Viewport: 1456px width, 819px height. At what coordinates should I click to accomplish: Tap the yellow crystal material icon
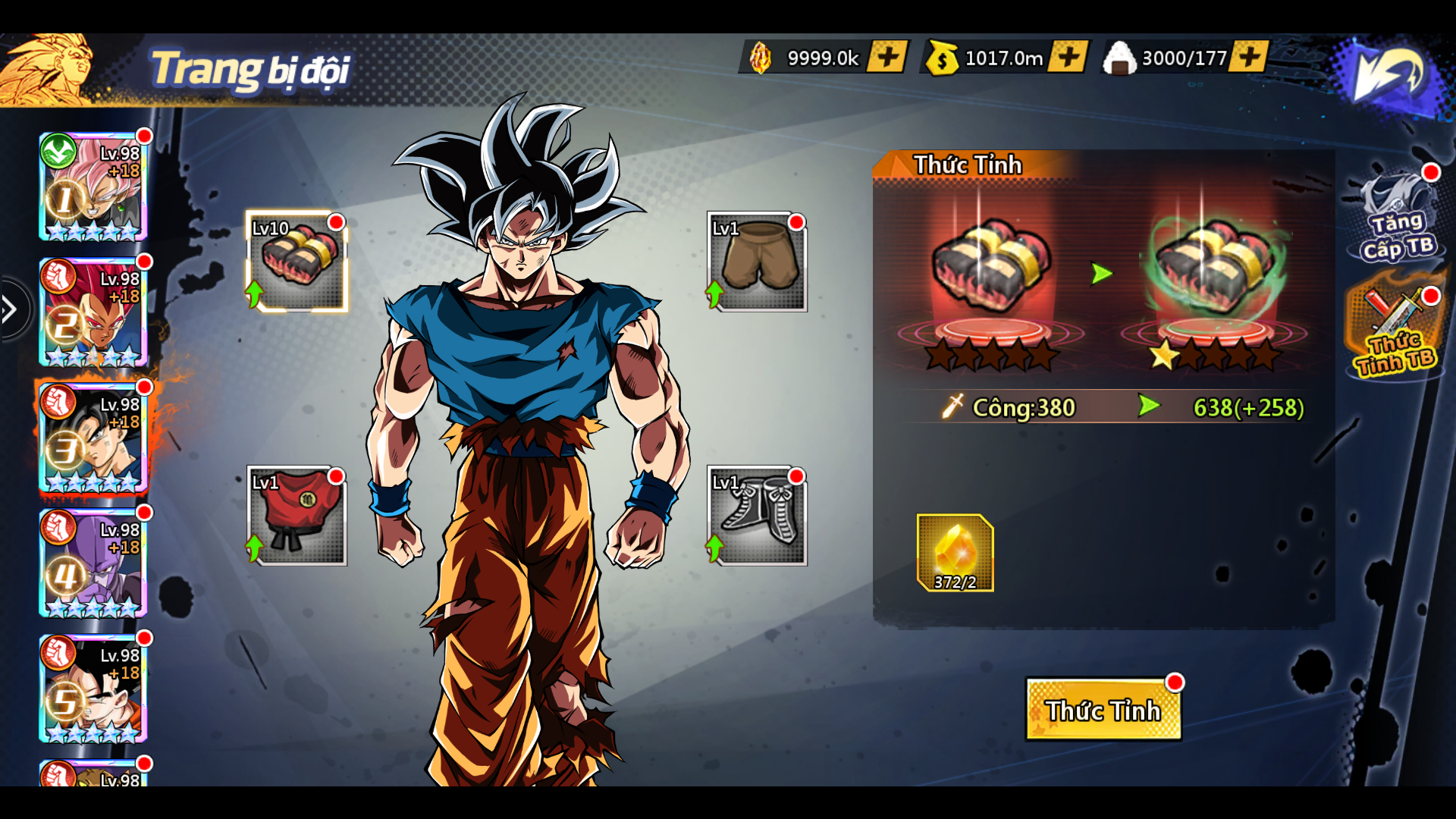pos(955,553)
